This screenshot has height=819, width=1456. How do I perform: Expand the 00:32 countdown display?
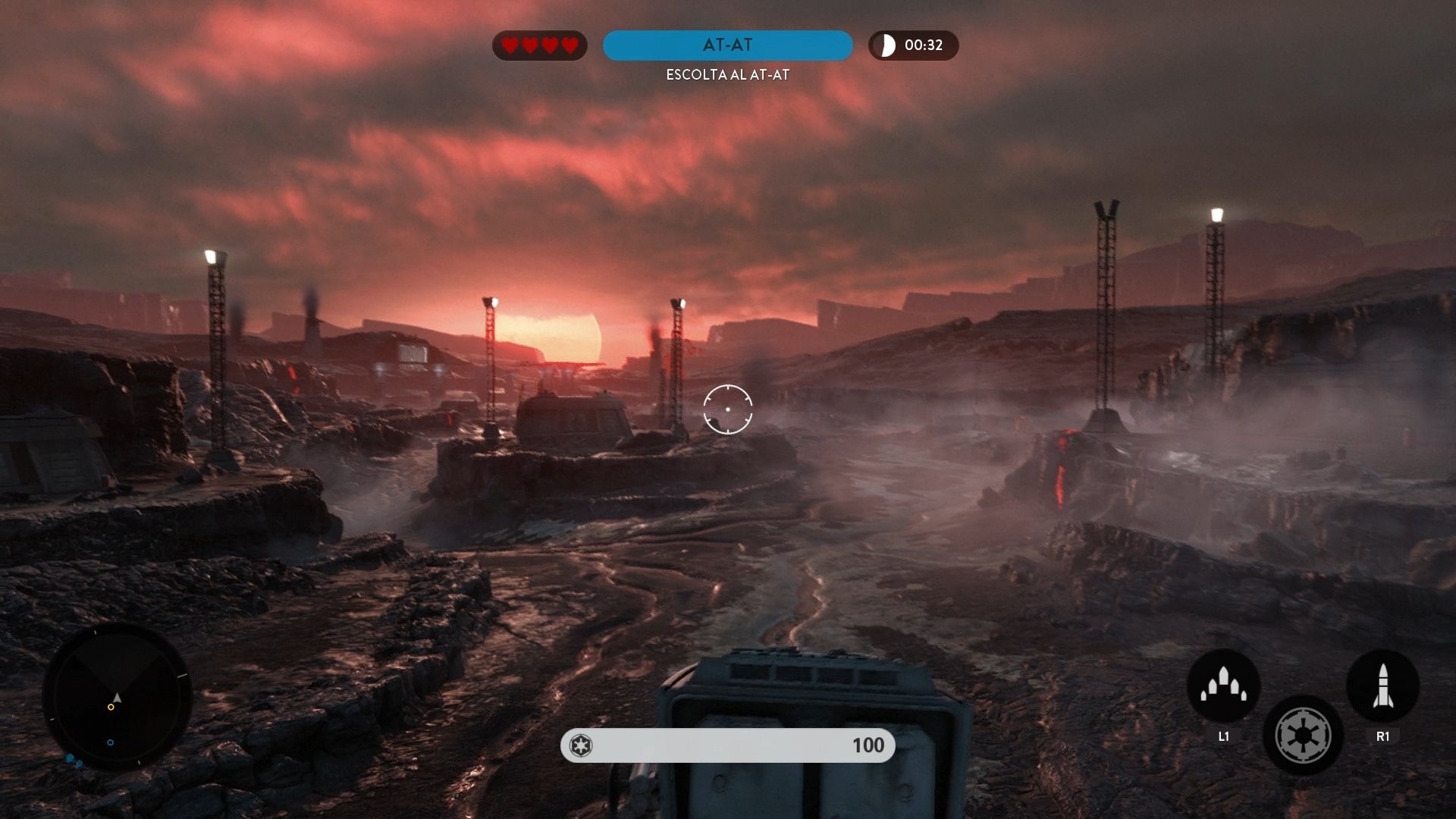coord(913,45)
